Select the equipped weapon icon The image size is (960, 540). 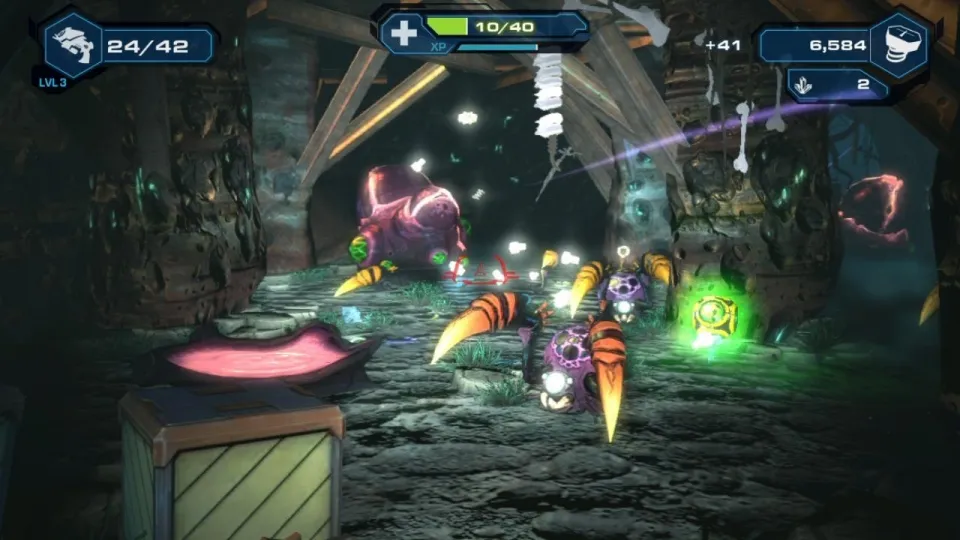(73, 45)
